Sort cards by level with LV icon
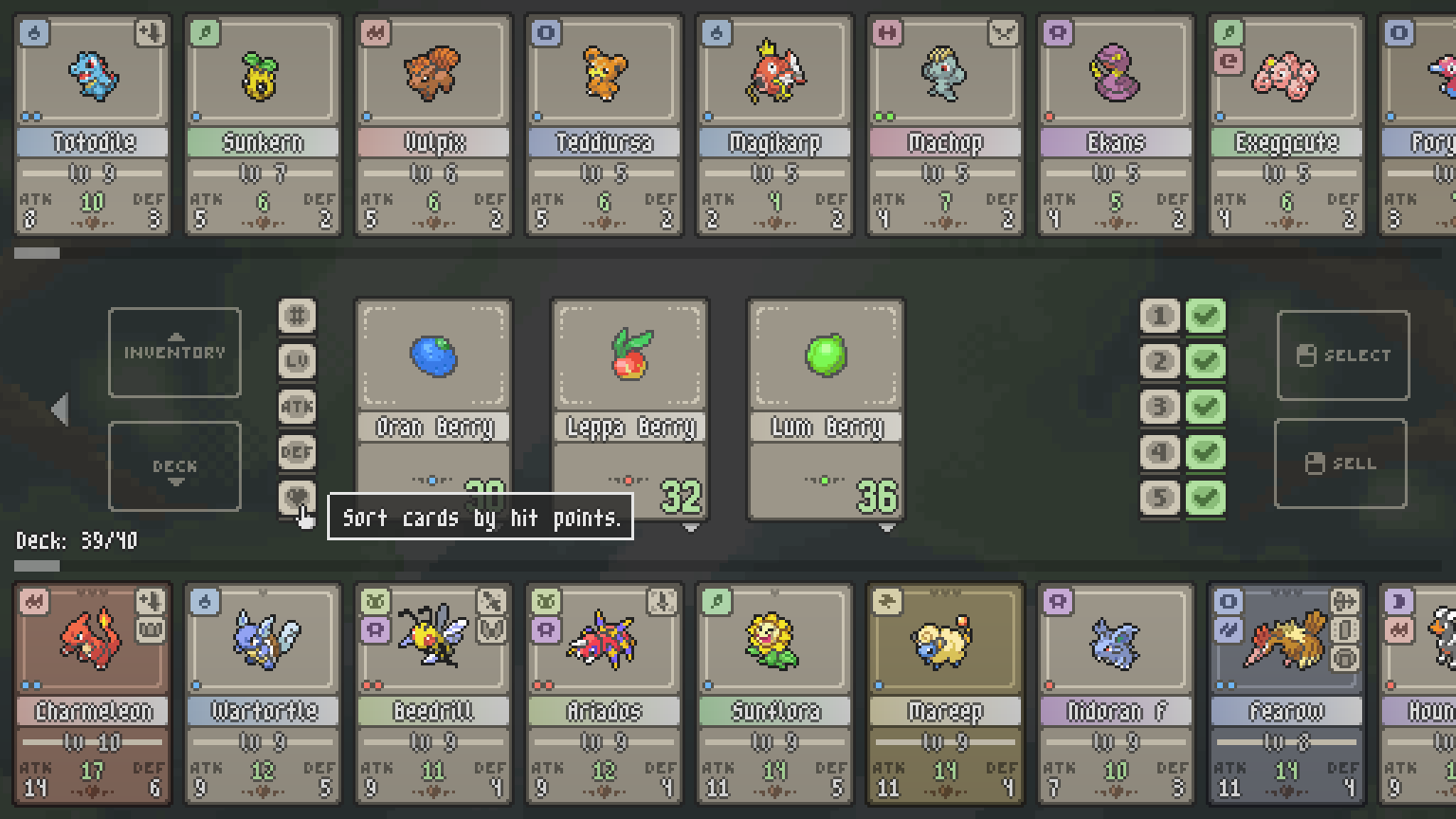This screenshot has width=1456, height=819. (x=297, y=361)
